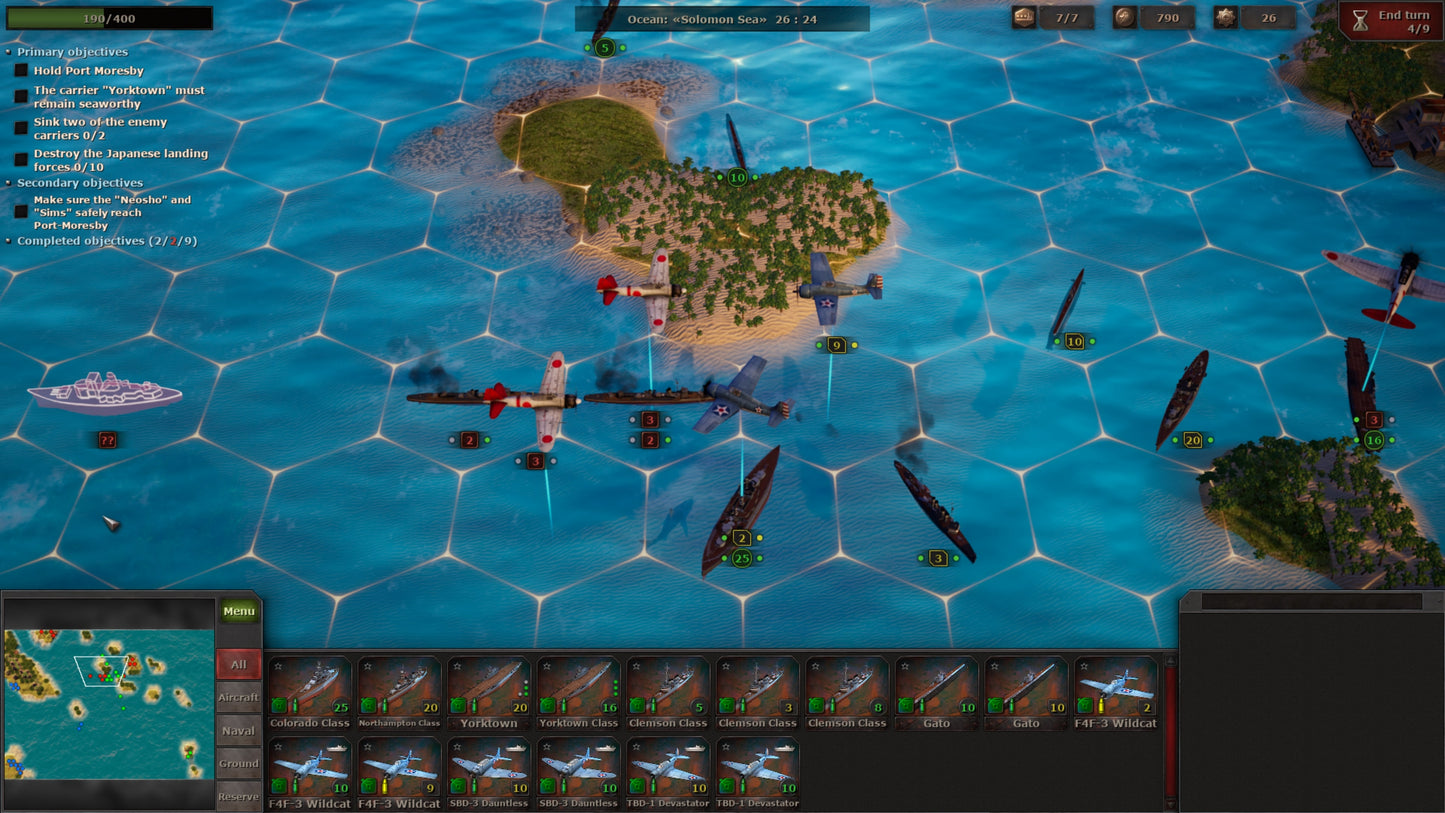Switch to the Naval filter tab
Image resolution: width=1445 pixels, height=813 pixels.
point(238,730)
